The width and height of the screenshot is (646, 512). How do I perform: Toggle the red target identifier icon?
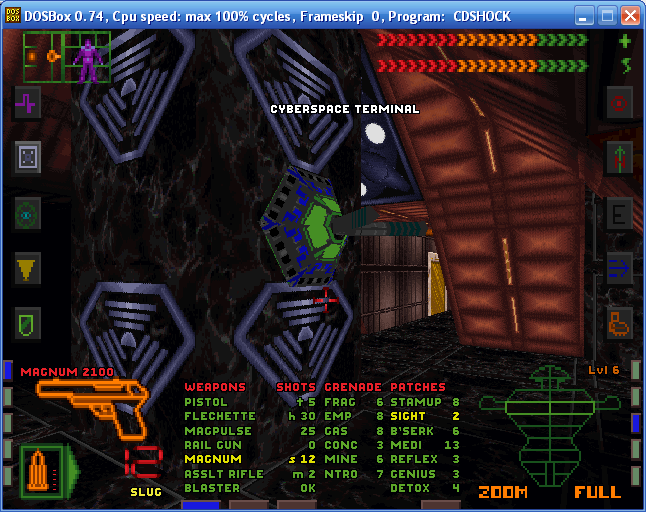point(620,102)
